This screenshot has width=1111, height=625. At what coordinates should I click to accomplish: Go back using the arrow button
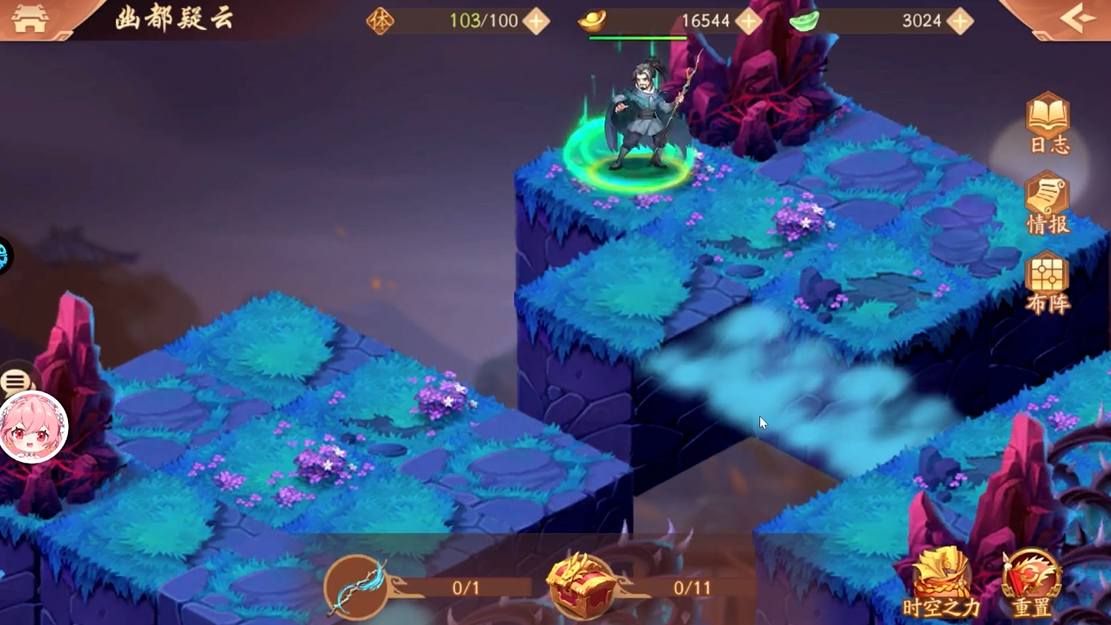(1077, 18)
